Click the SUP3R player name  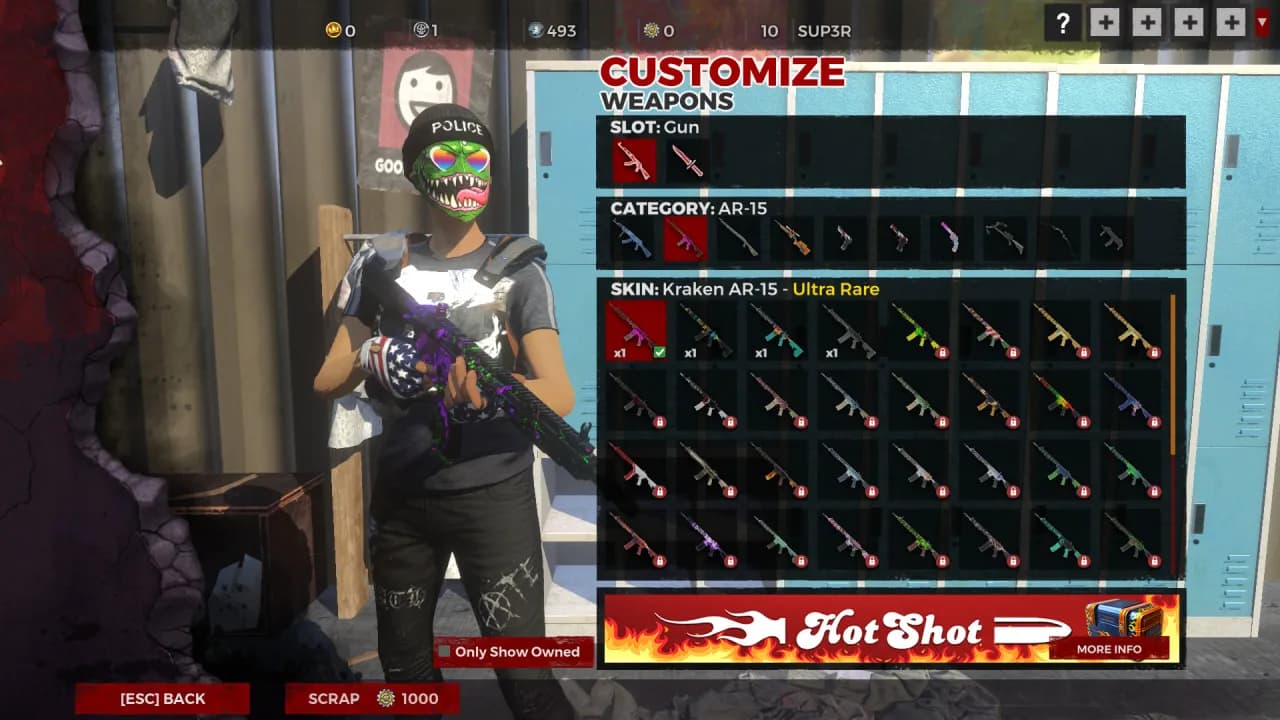pyautogui.click(x=824, y=31)
